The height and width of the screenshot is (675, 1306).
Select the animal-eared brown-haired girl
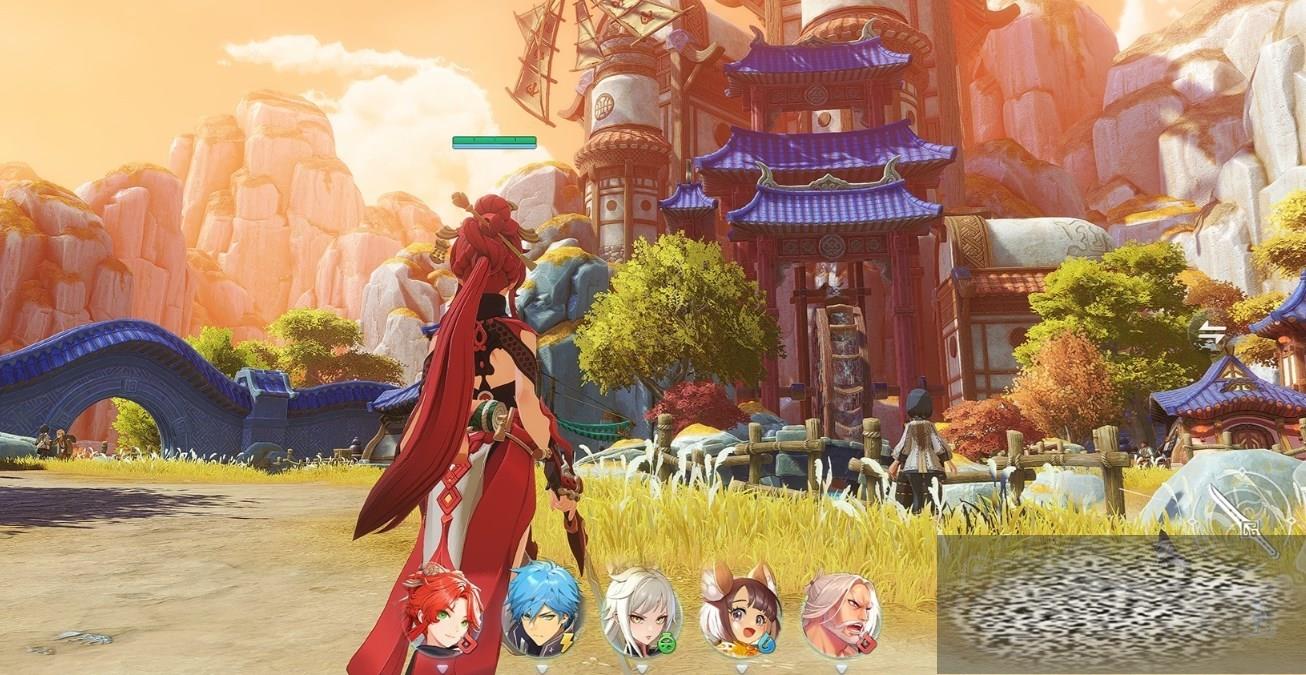tap(741, 609)
